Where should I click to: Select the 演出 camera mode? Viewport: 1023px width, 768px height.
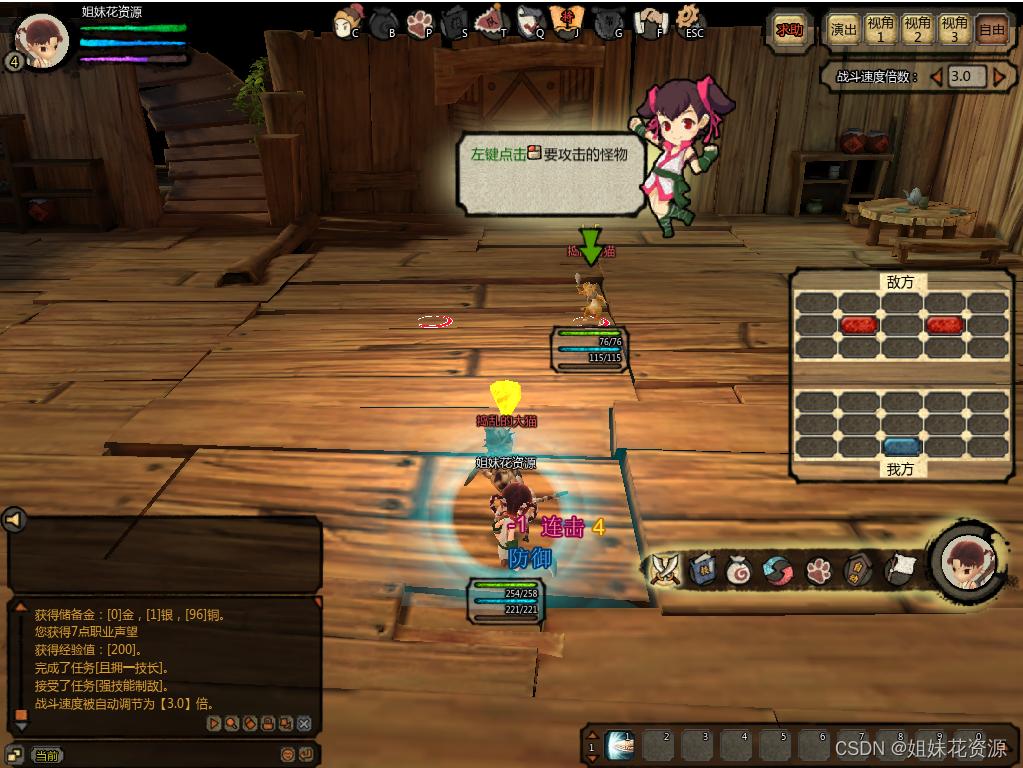coord(844,30)
